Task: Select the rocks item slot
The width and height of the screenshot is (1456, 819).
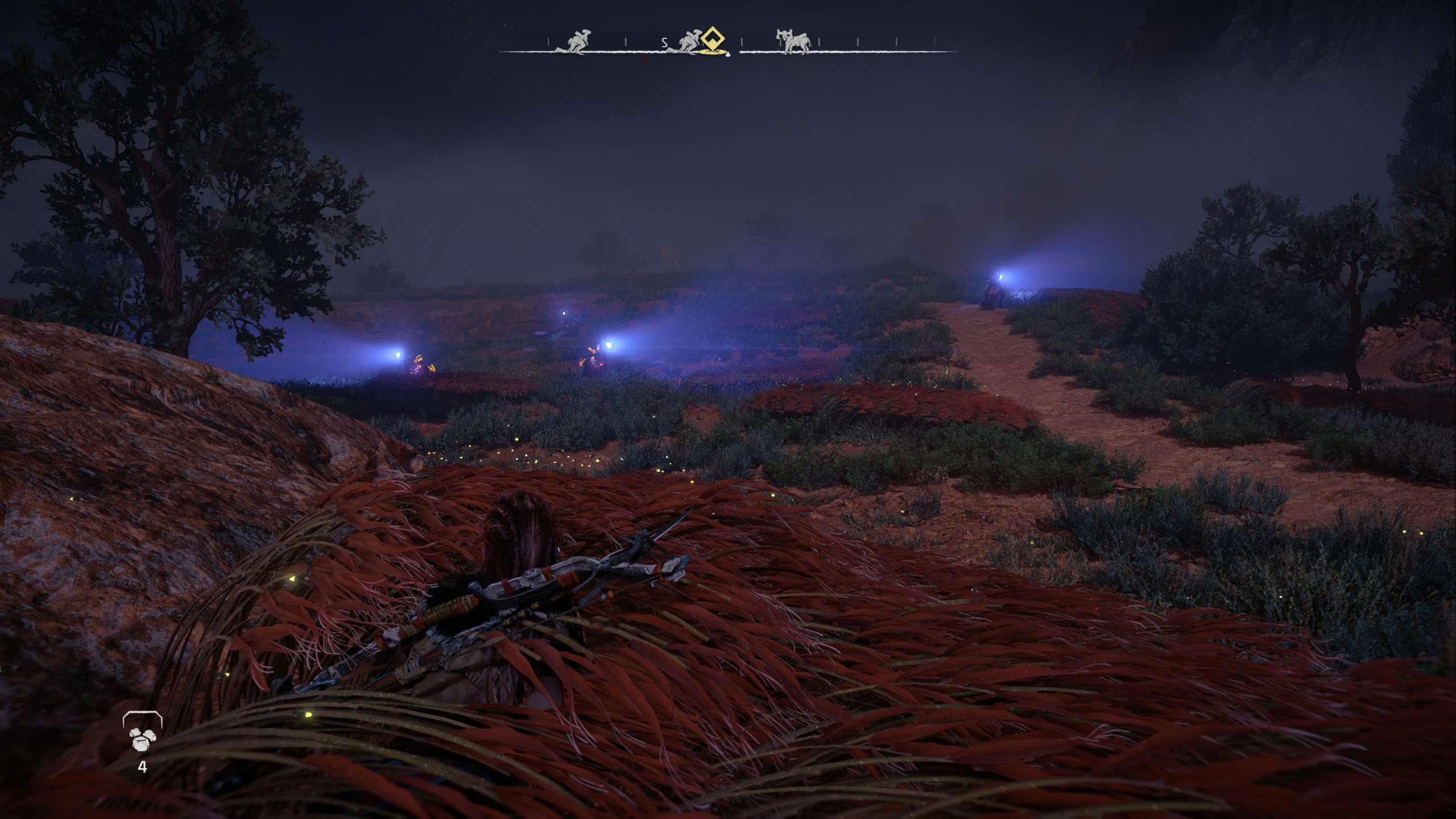Action: point(142,737)
